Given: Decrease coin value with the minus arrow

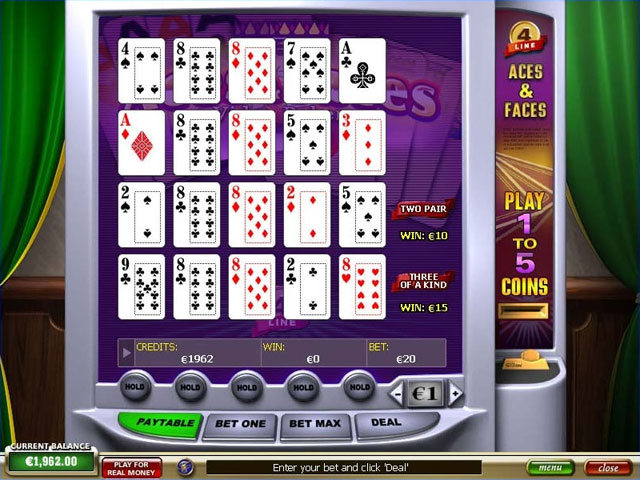Looking at the screenshot, I should 397,394.
